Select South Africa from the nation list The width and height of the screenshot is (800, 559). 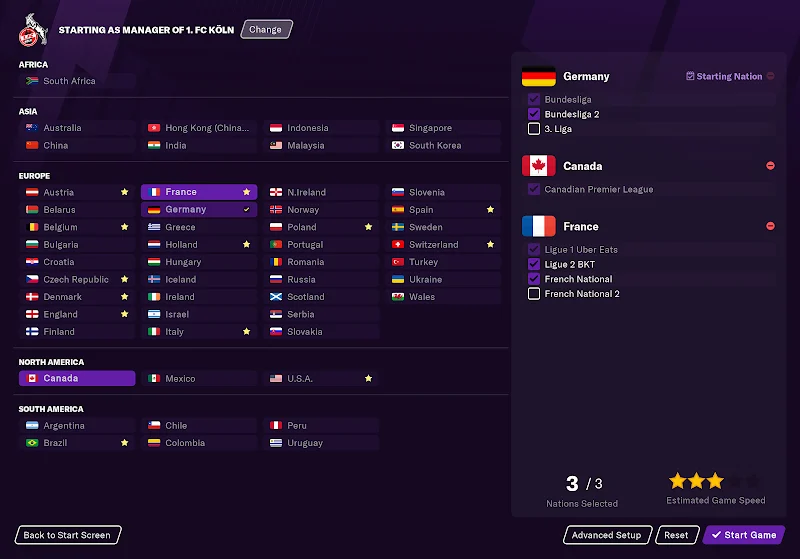70,81
